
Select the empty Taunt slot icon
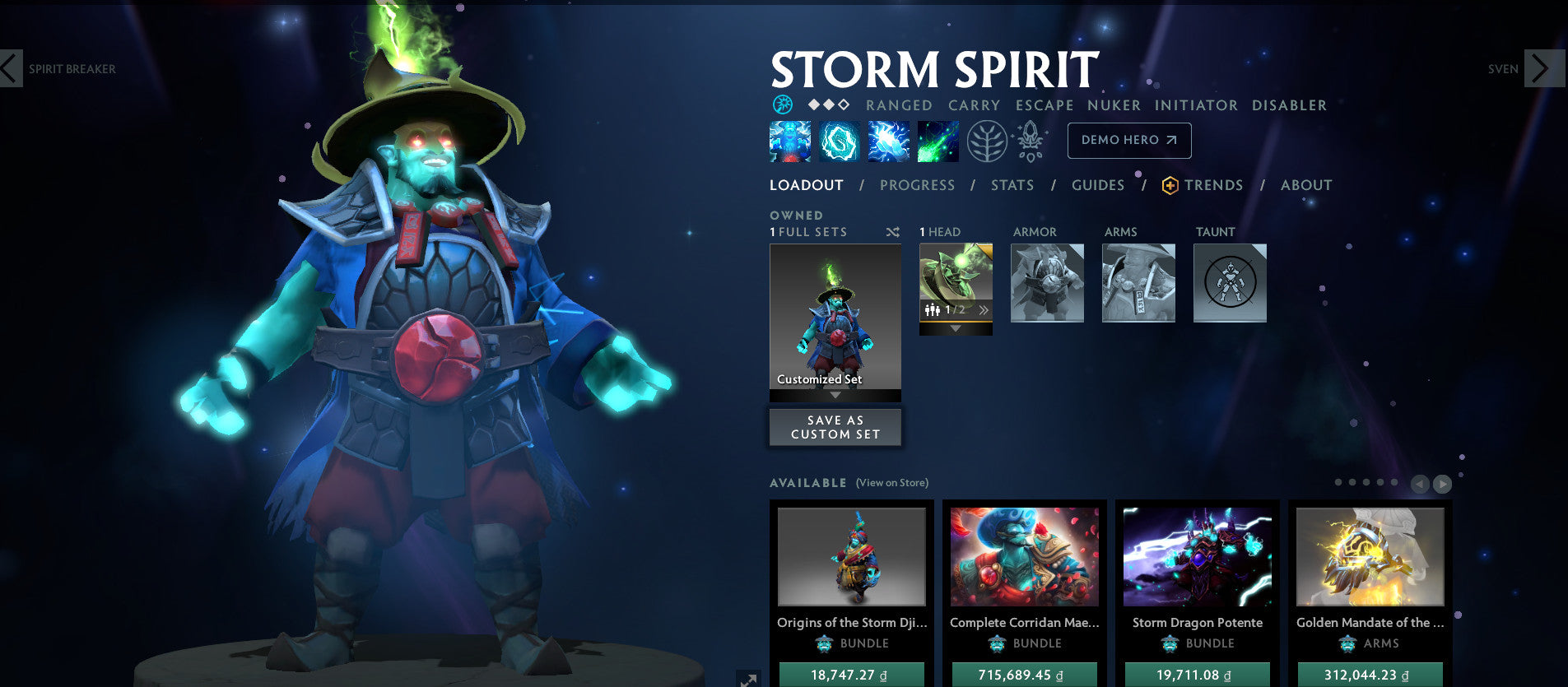click(x=1230, y=283)
